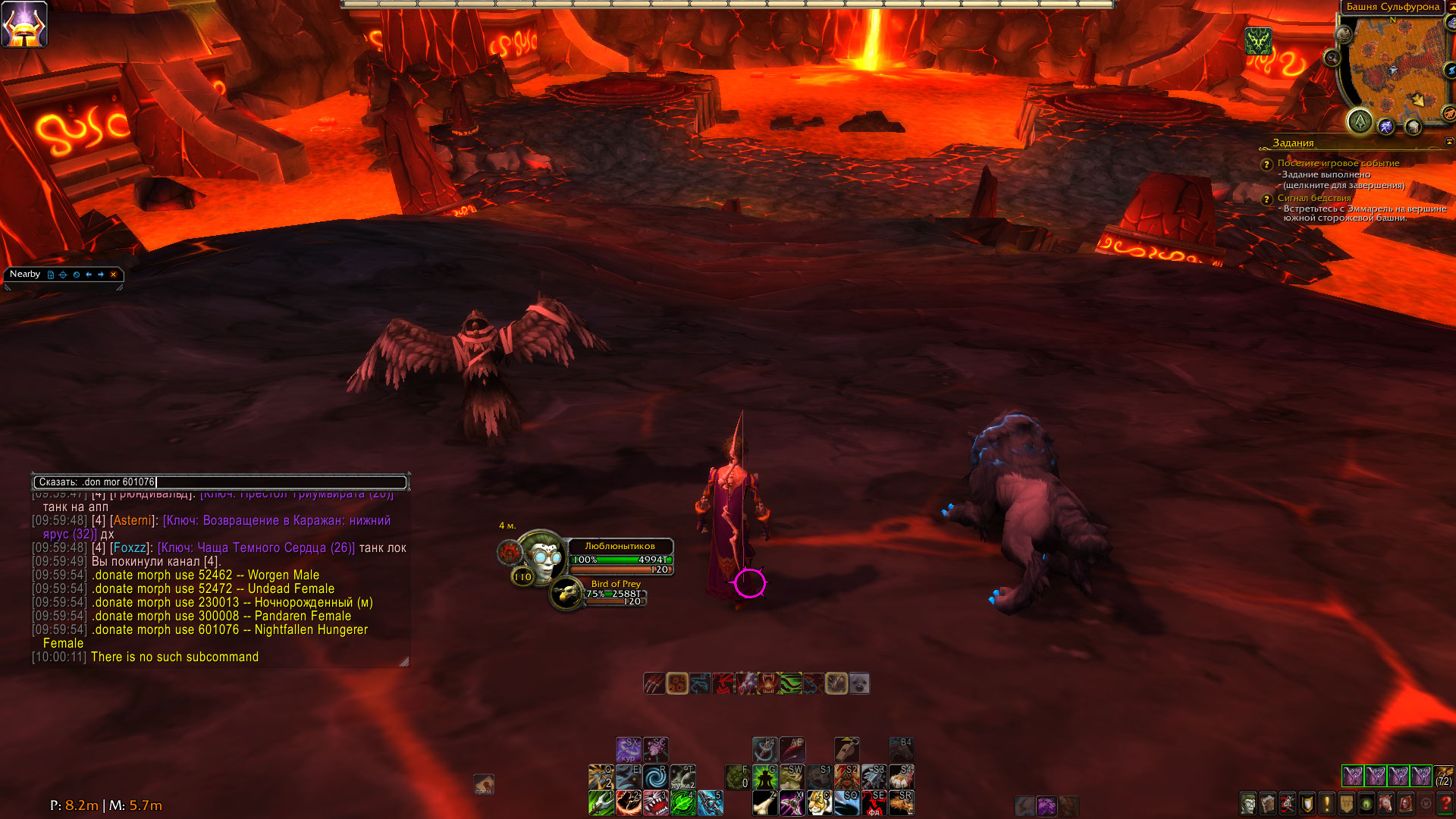Use the tiger icon ability on key C
Screen dimensions: 1456x819
click(x=819, y=802)
